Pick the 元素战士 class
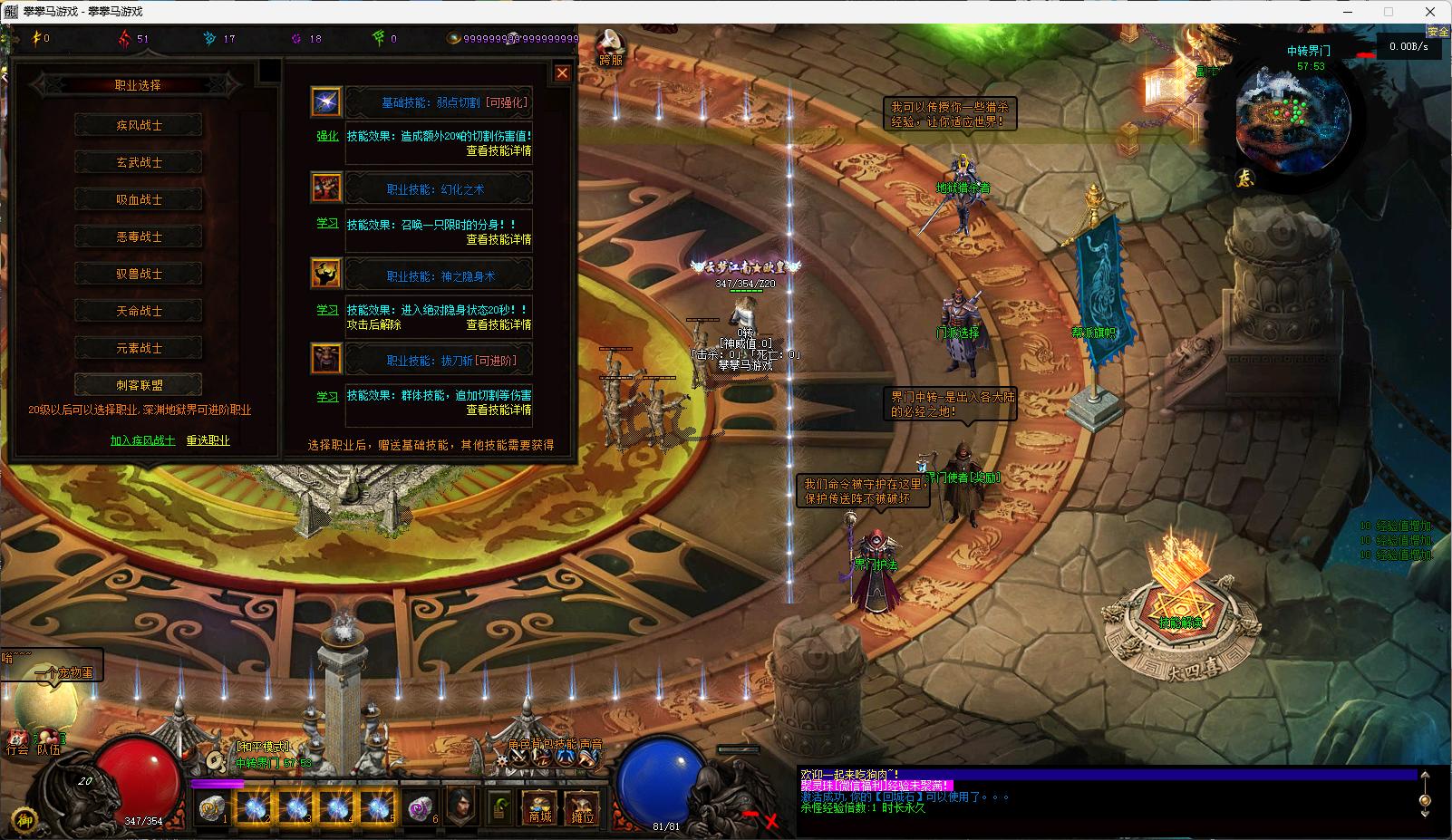The image size is (1452, 840). 139,348
